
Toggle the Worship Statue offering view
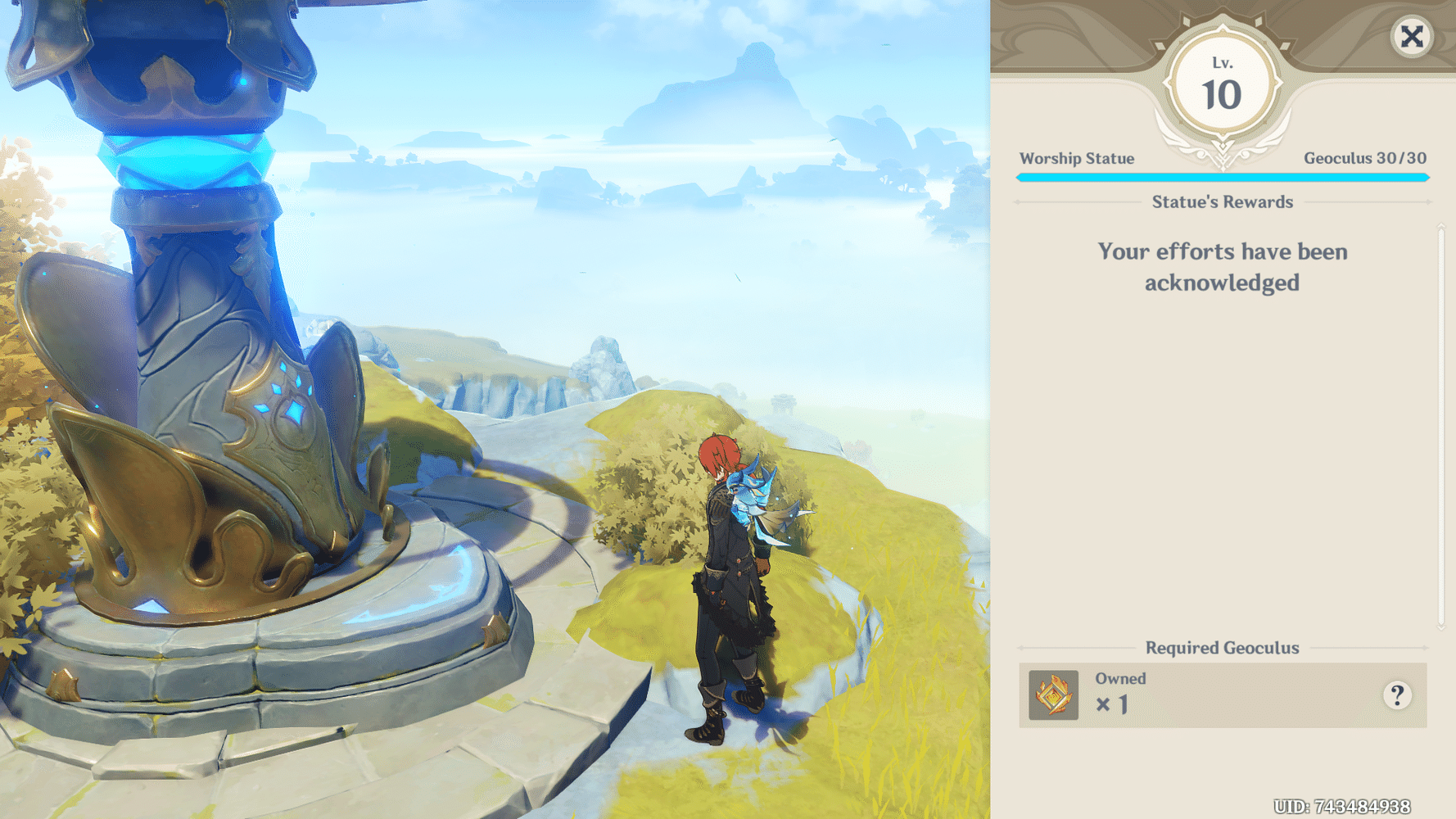coord(1076,158)
